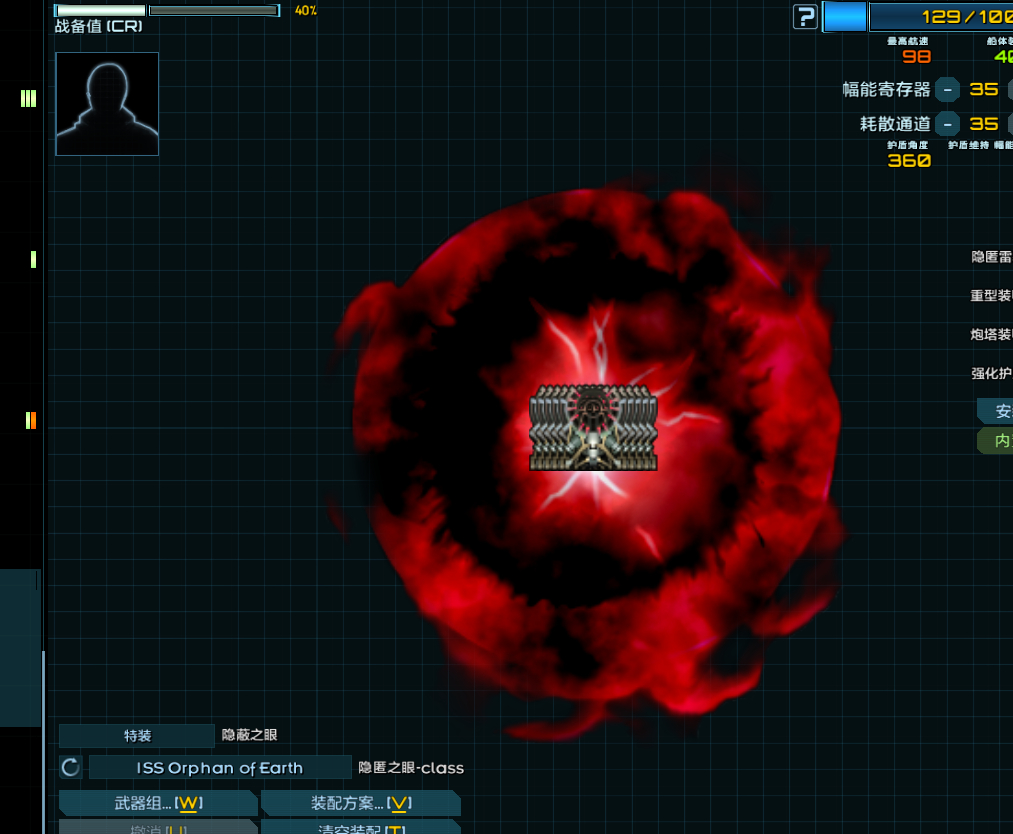This screenshot has height=834, width=1013.
Task: Click the 撤消 undo button
Action: [x=158, y=828]
